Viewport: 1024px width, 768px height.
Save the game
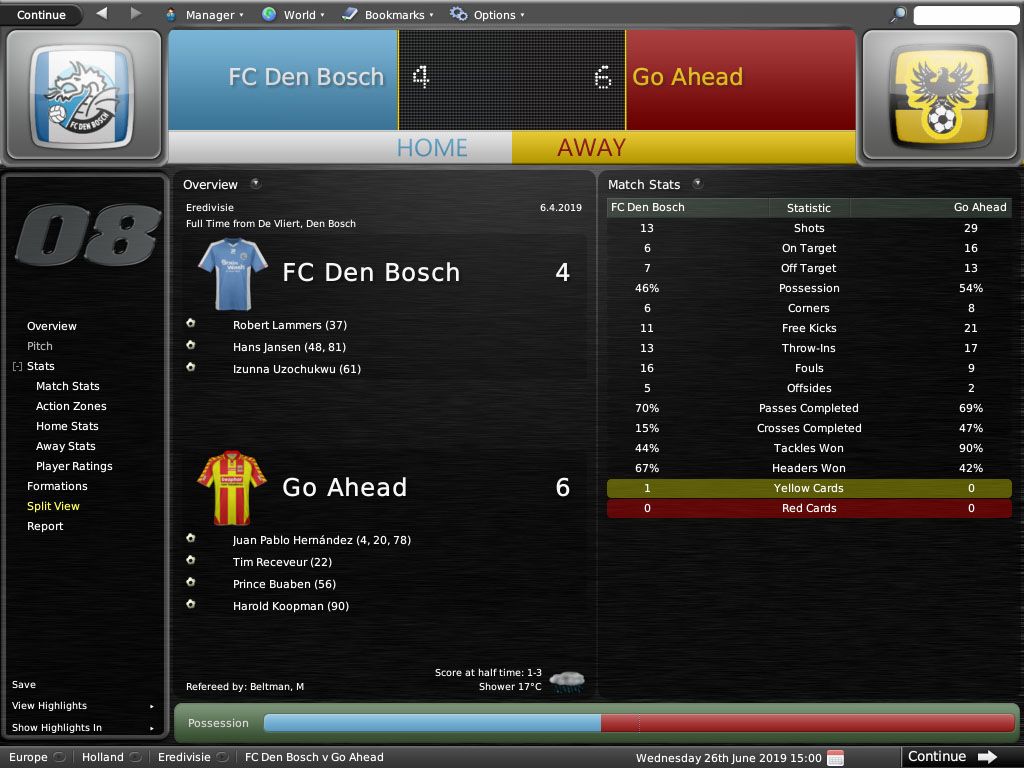coord(24,685)
